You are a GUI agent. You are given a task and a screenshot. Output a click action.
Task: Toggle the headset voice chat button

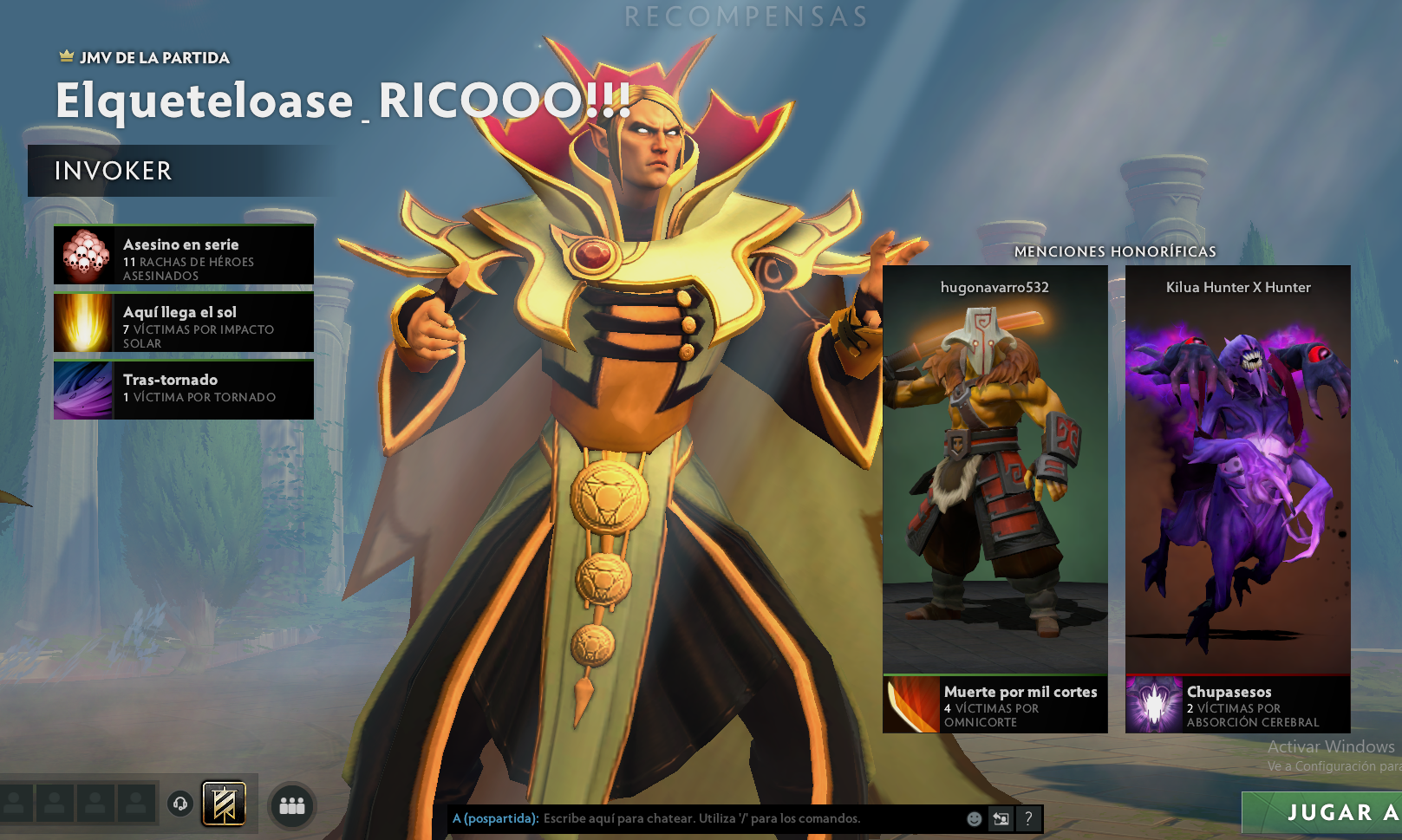[x=180, y=804]
